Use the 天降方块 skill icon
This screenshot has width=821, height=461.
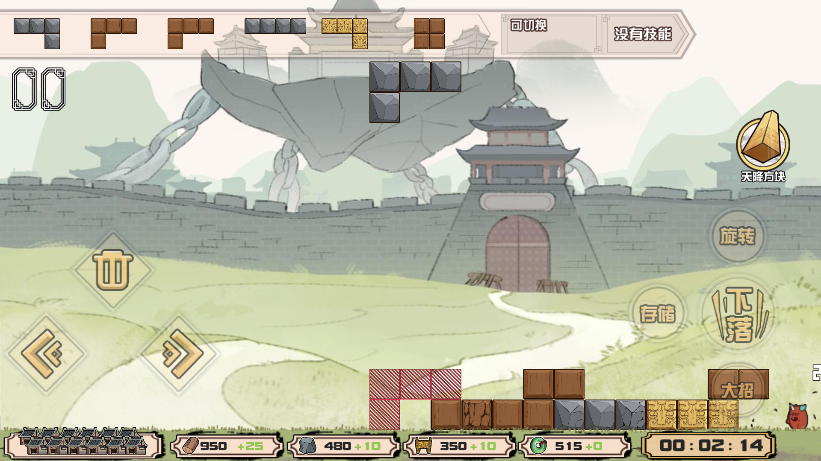coord(762,145)
